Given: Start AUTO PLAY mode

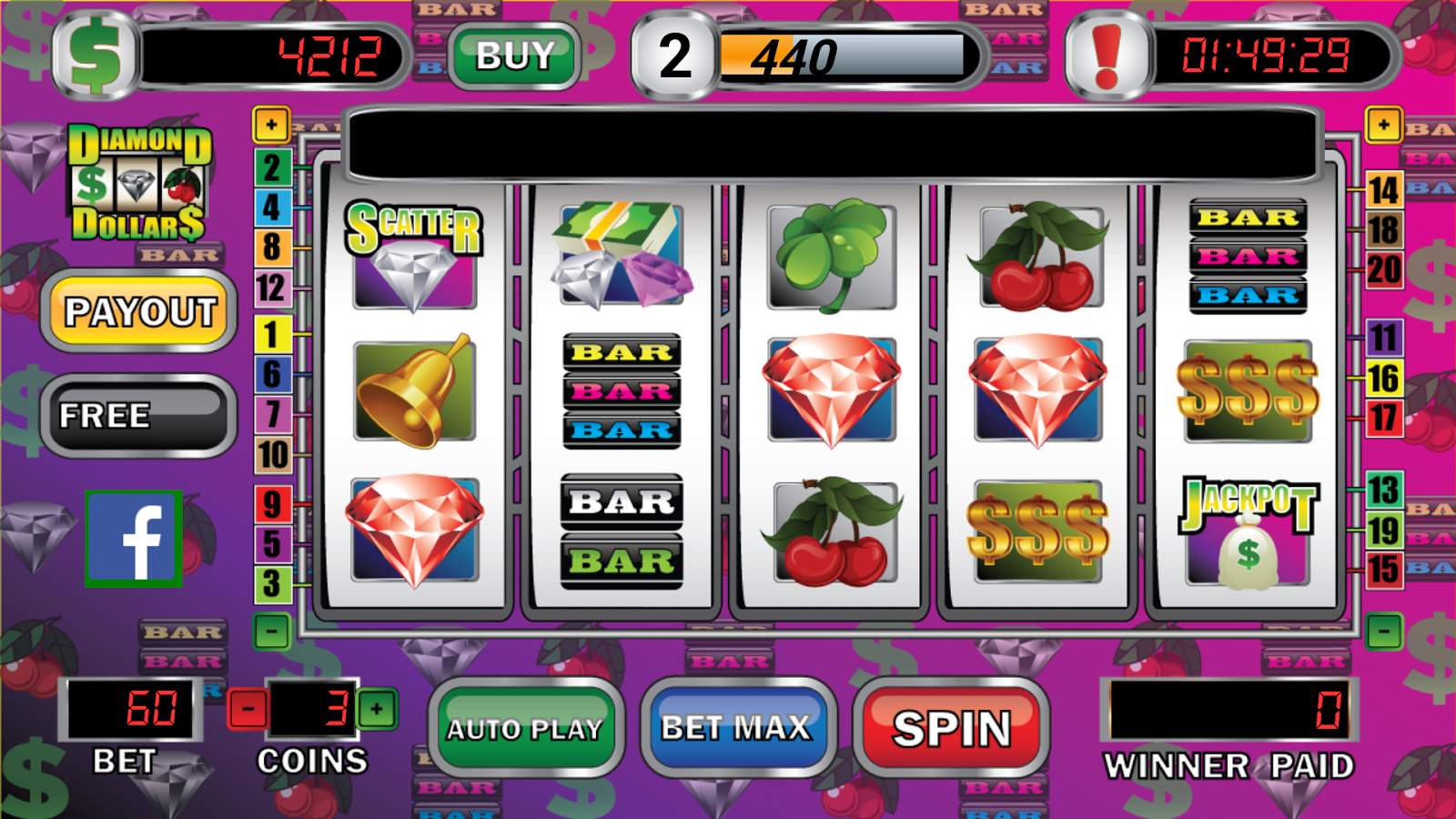Looking at the screenshot, I should point(525,728).
